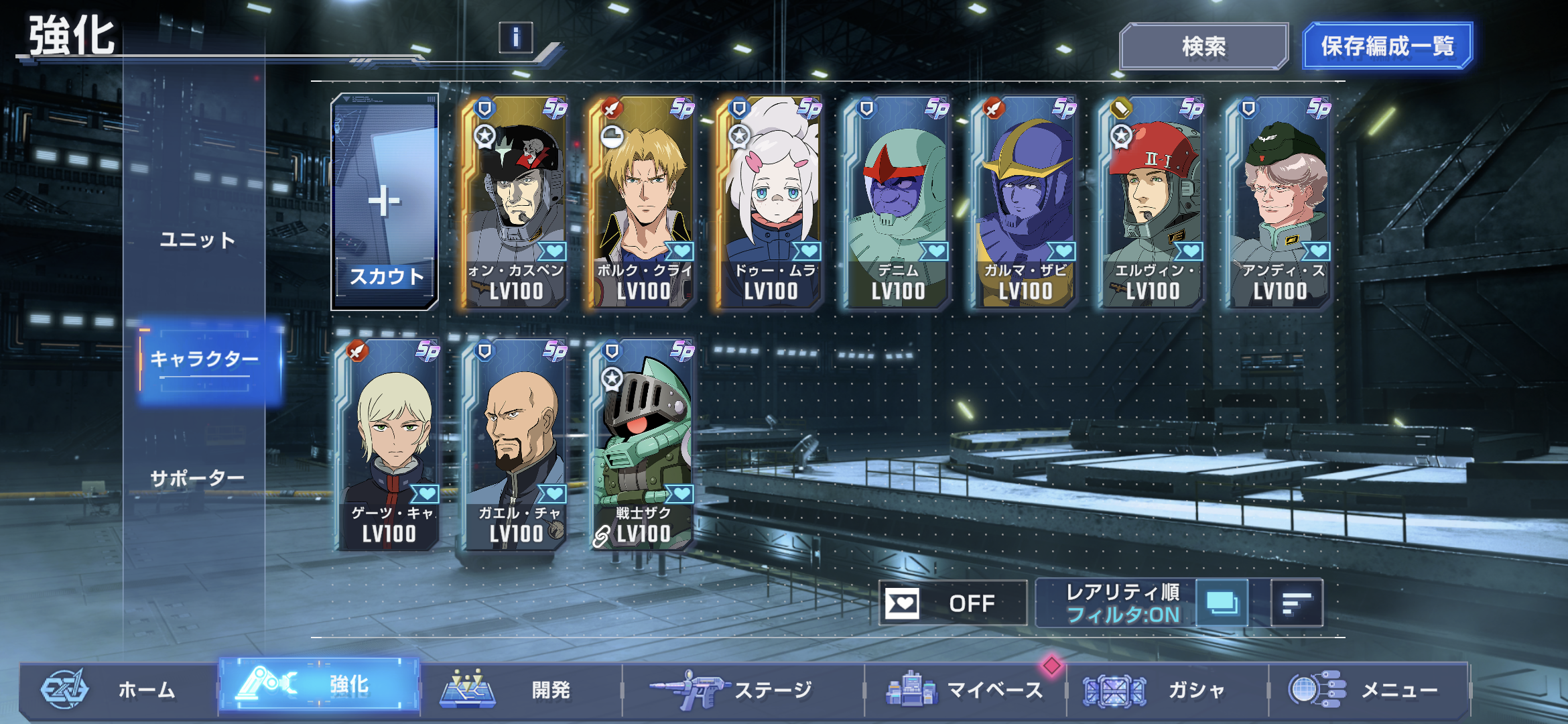
Task: Select the ドゥー・ムラ character card
Action: point(771,201)
